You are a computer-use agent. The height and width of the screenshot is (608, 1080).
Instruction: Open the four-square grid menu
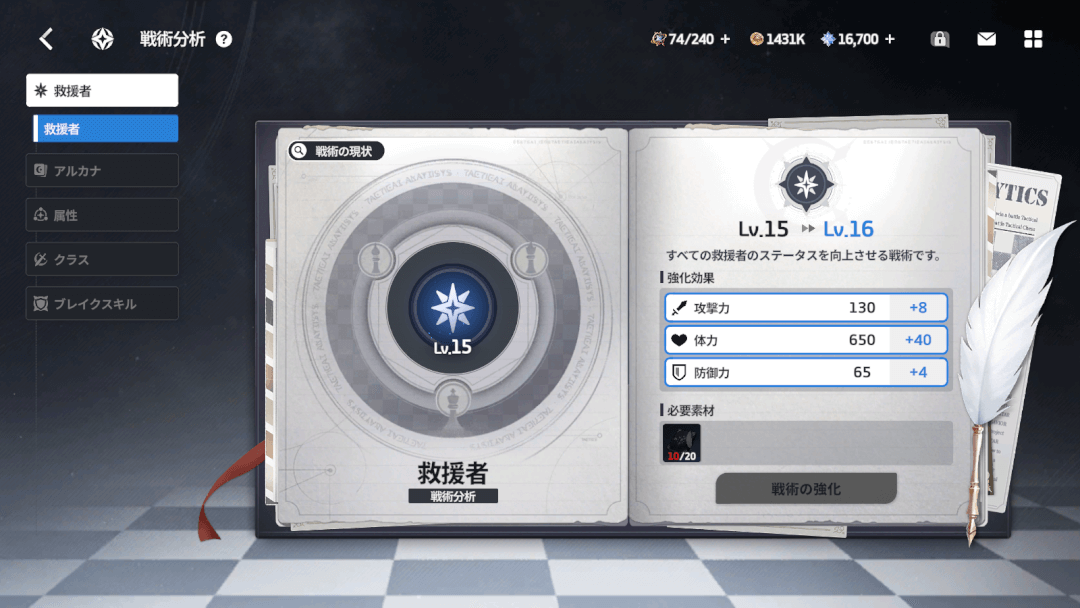1033,39
